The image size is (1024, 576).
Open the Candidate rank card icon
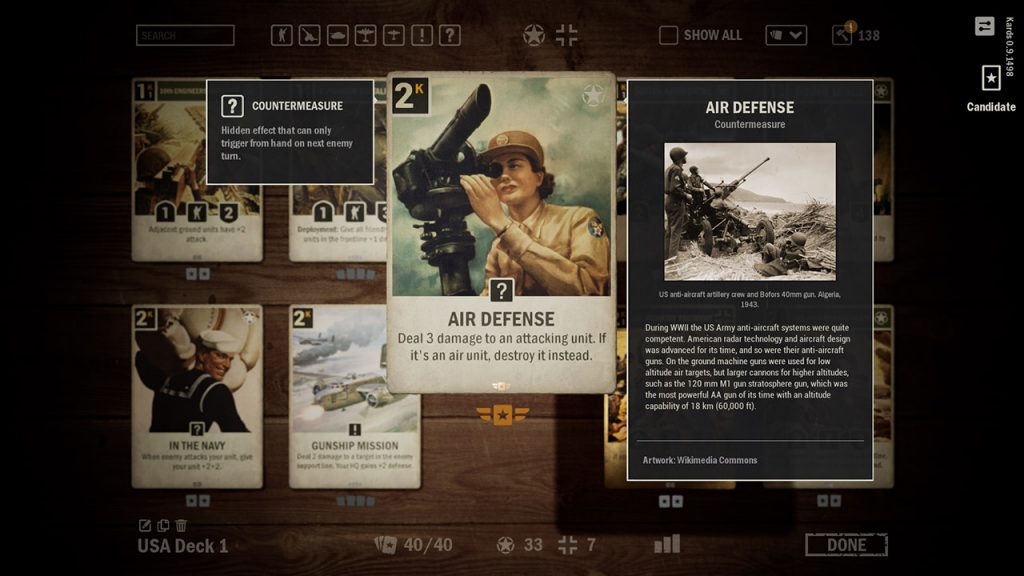pos(990,79)
